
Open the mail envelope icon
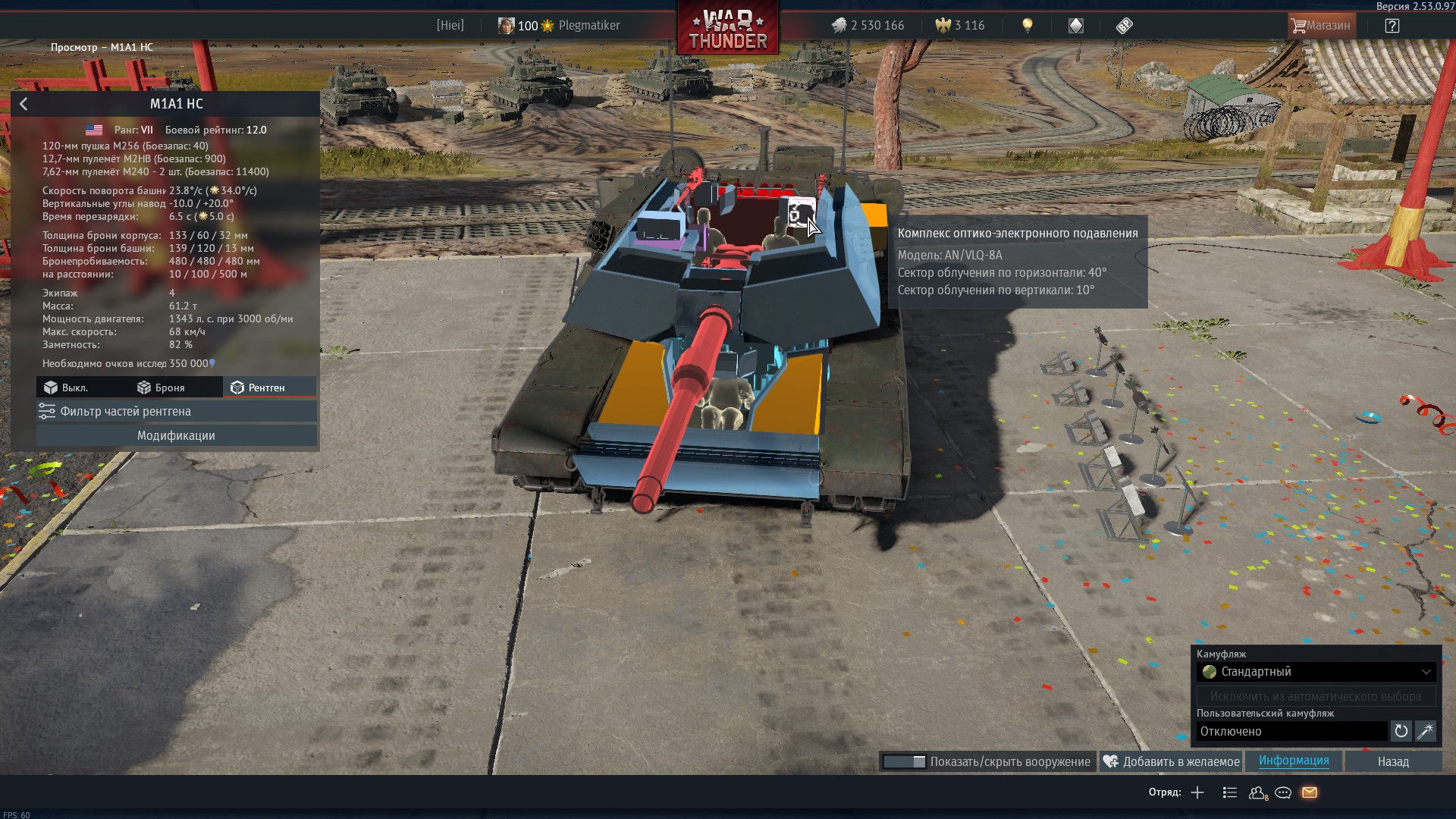[1310, 792]
